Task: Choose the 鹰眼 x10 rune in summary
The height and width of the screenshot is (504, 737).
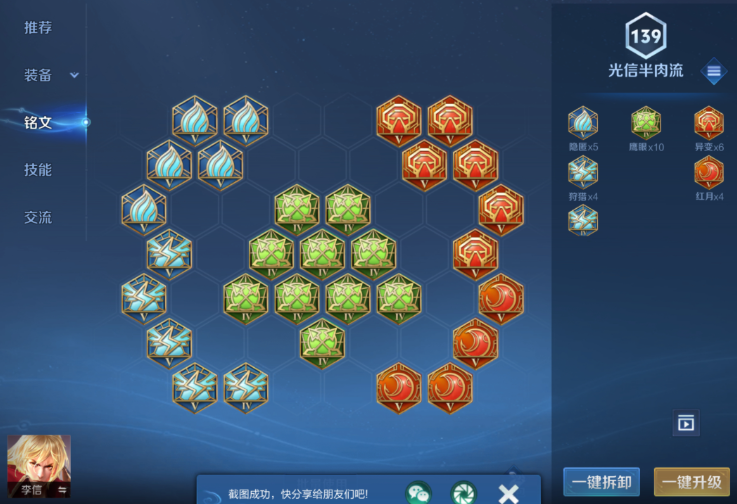Action: coord(646,122)
